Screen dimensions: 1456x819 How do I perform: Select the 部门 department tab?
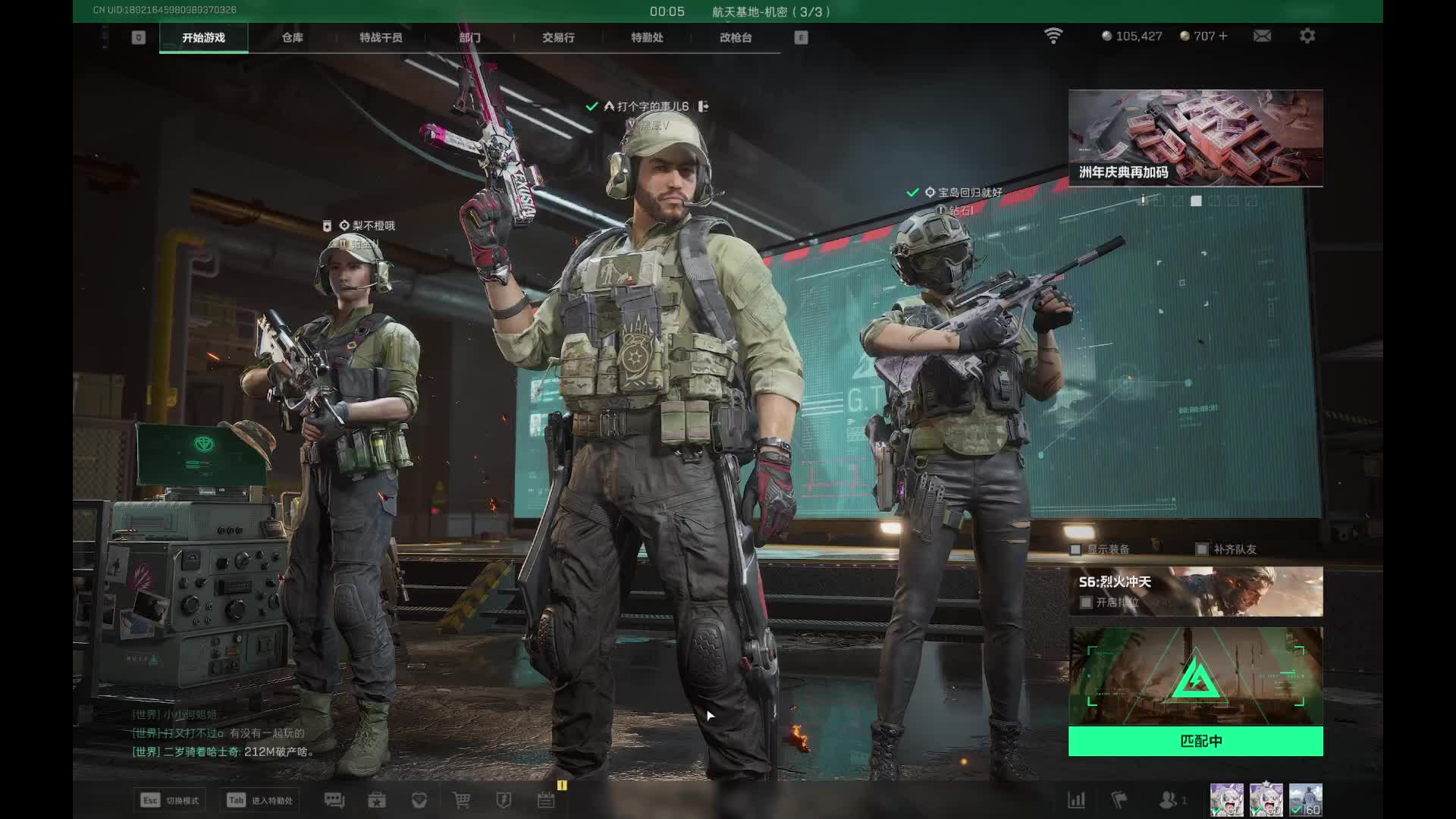click(x=469, y=37)
